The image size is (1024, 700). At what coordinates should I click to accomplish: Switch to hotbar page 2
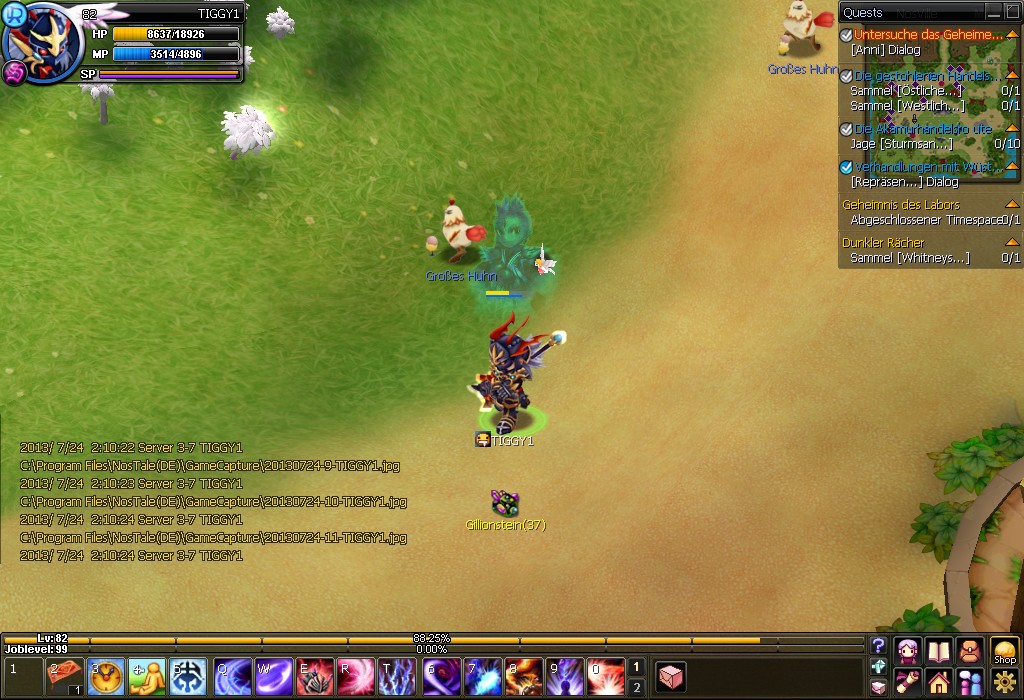point(636,687)
